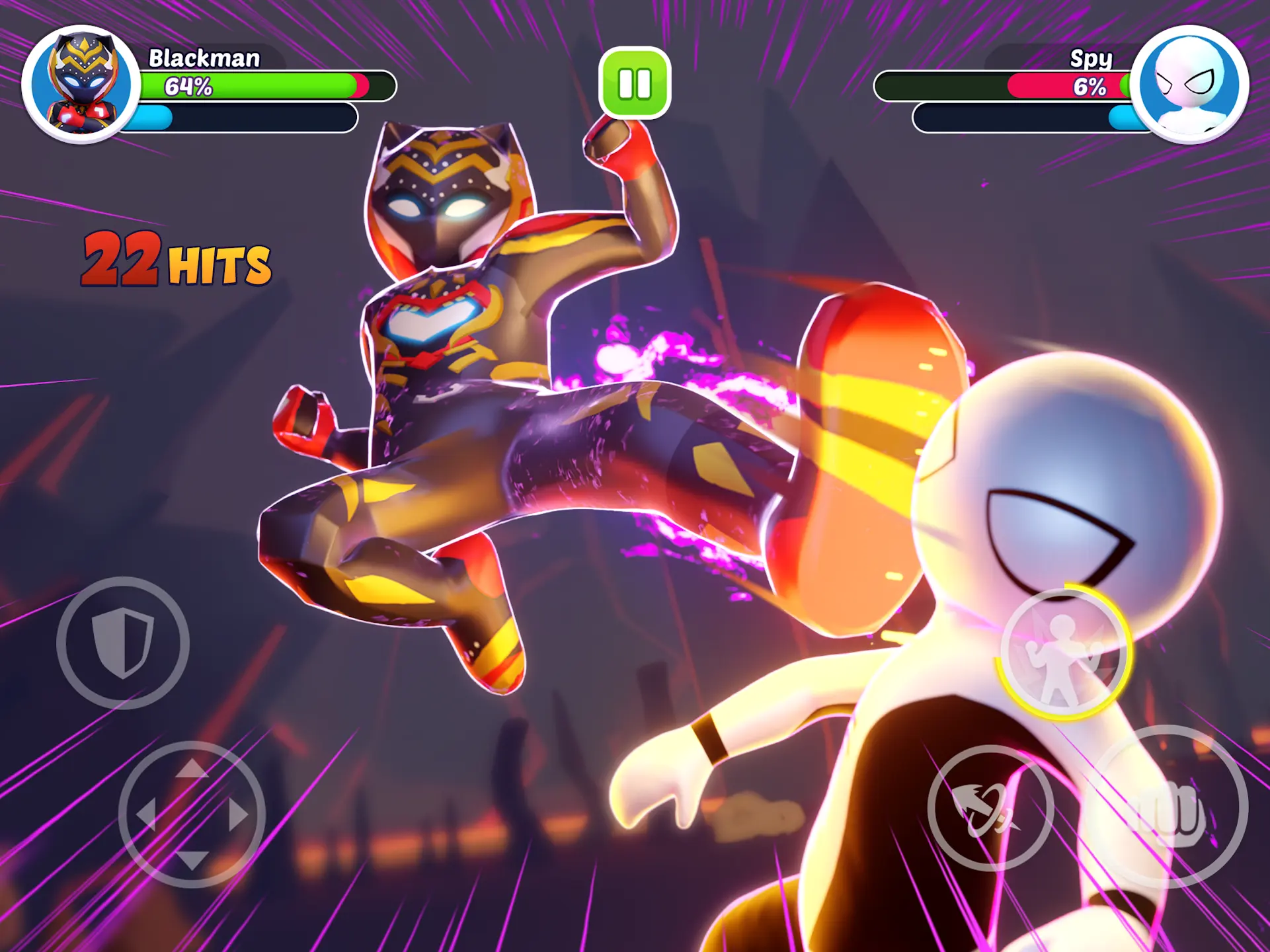
Task: Select Blackman's character portrait
Action: click(x=81, y=84)
